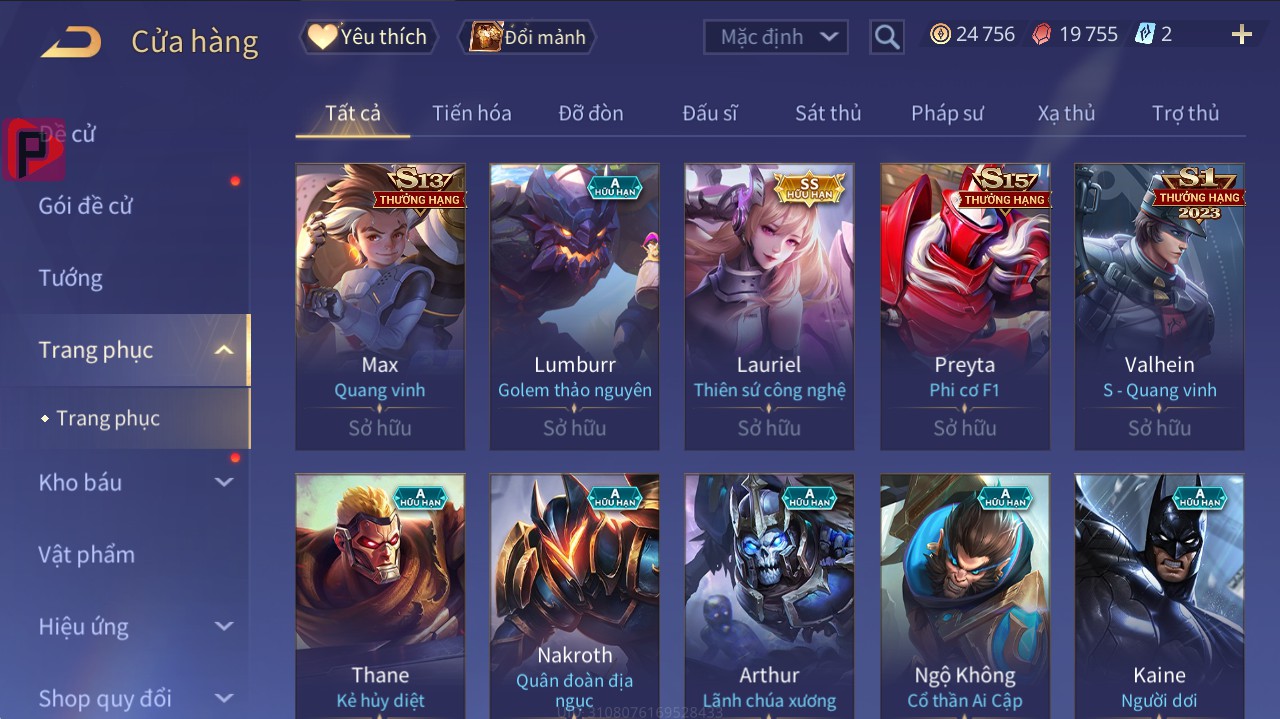
Task: Expand the Mặc định sort dropdown
Action: 776,37
